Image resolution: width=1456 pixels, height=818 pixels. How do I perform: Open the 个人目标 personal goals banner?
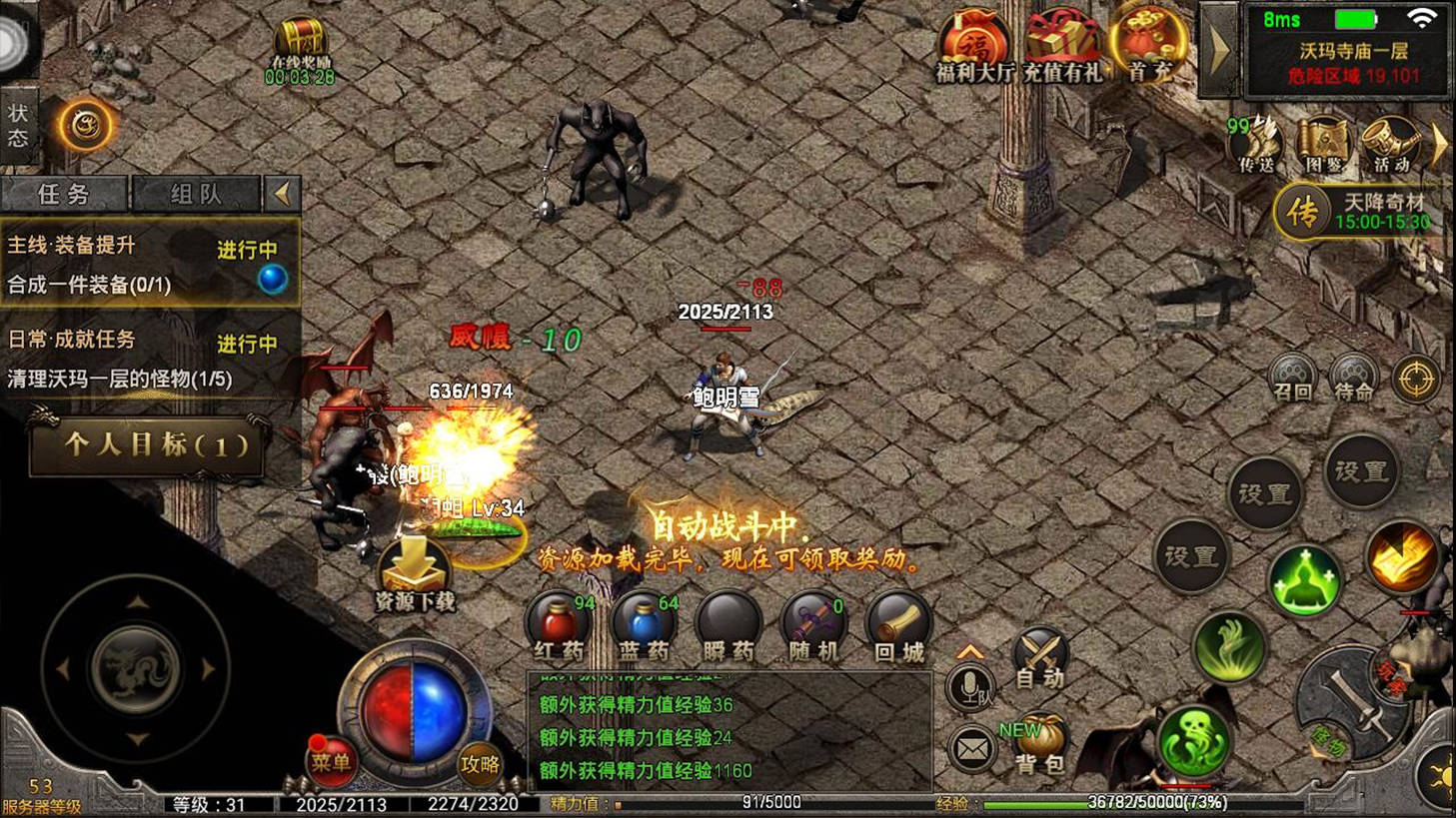(x=148, y=445)
